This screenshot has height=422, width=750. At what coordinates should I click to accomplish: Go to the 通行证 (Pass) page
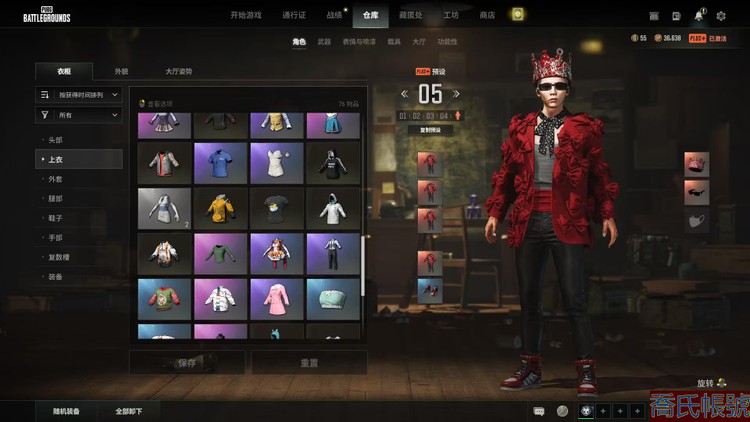point(294,15)
